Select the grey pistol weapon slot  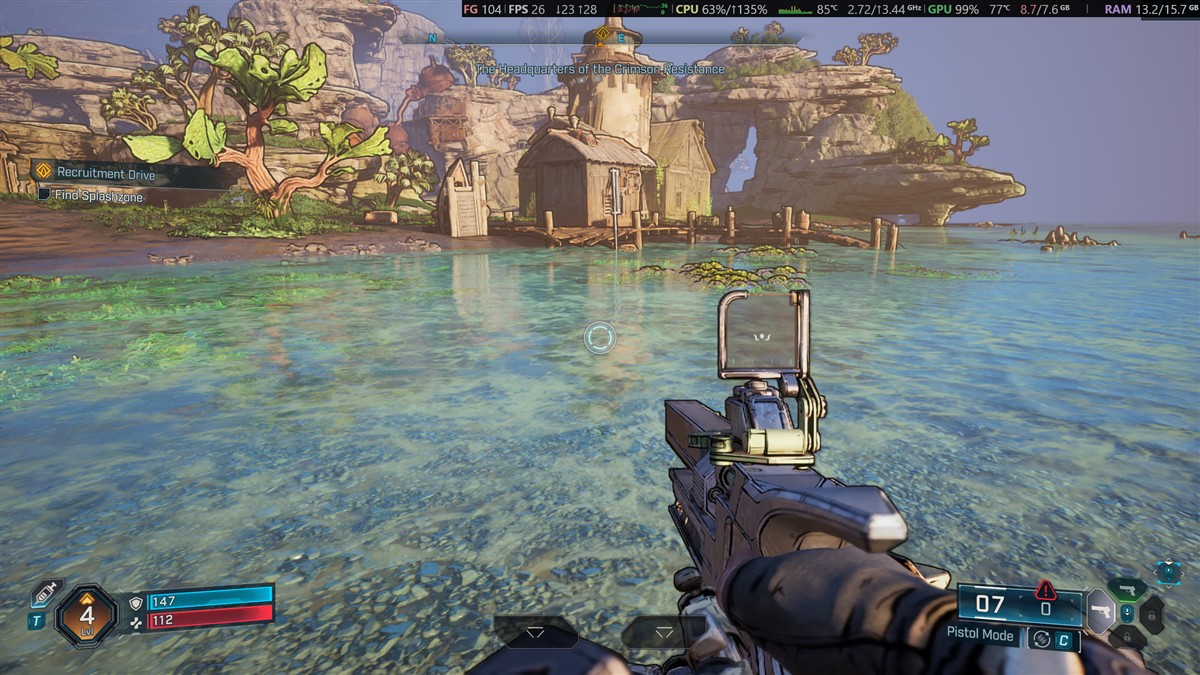click(x=1100, y=611)
